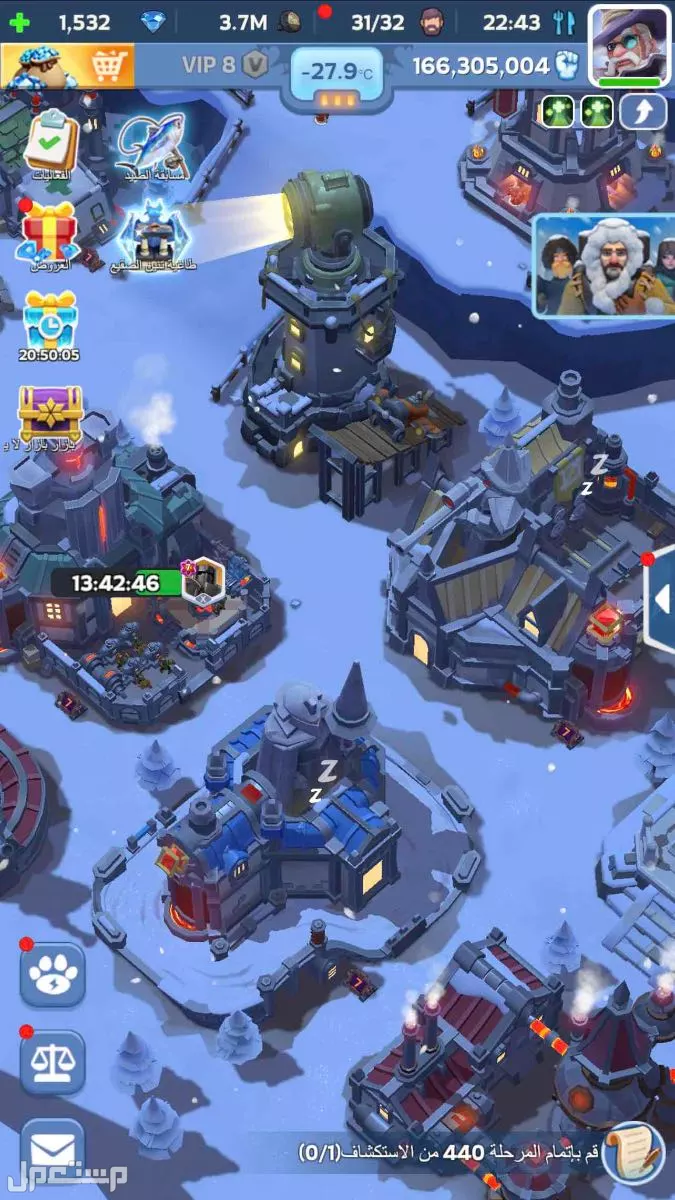Open the power score fist display
This screenshot has height=1200, width=675.
(x=497, y=67)
